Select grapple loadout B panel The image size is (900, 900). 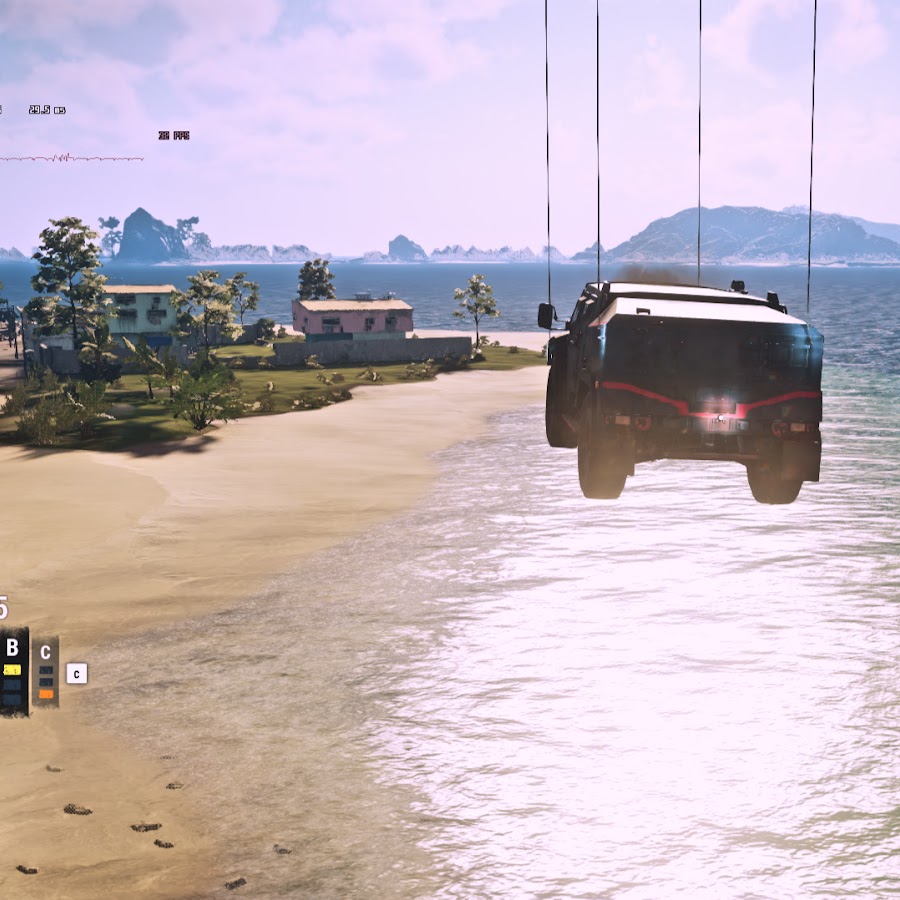click(x=13, y=670)
